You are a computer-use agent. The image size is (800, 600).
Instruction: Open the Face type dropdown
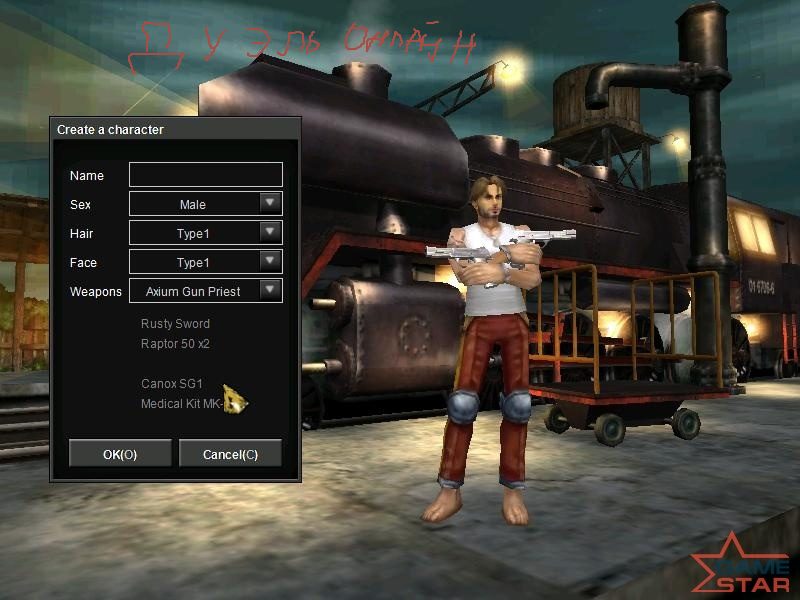(269, 262)
